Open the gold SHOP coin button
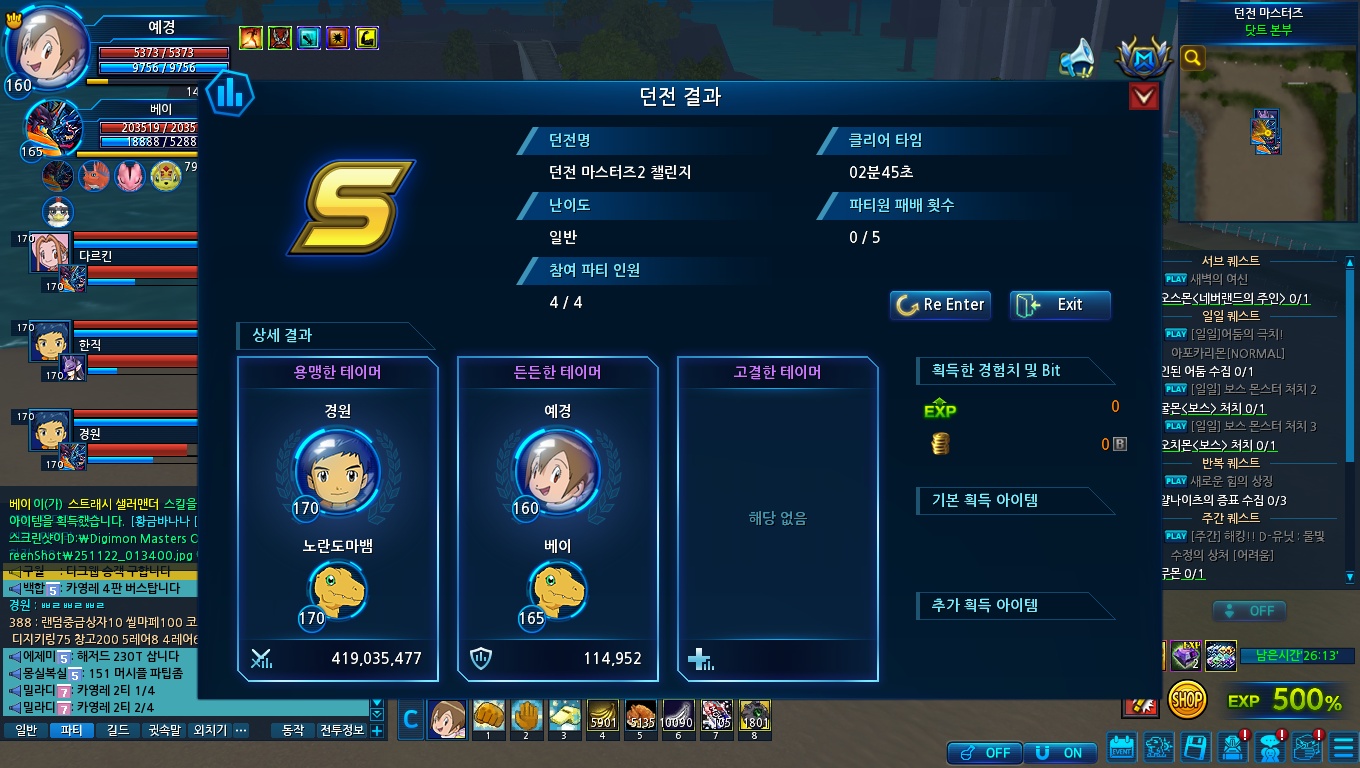The height and width of the screenshot is (768, 1360). point(1187,699)
